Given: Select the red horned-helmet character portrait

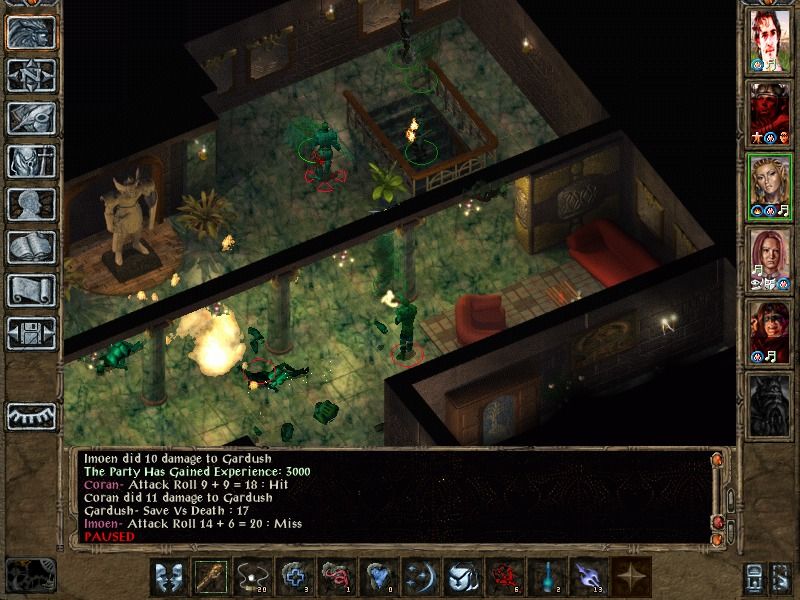Looking at the screenshot, I should click(x=769, y=115).
